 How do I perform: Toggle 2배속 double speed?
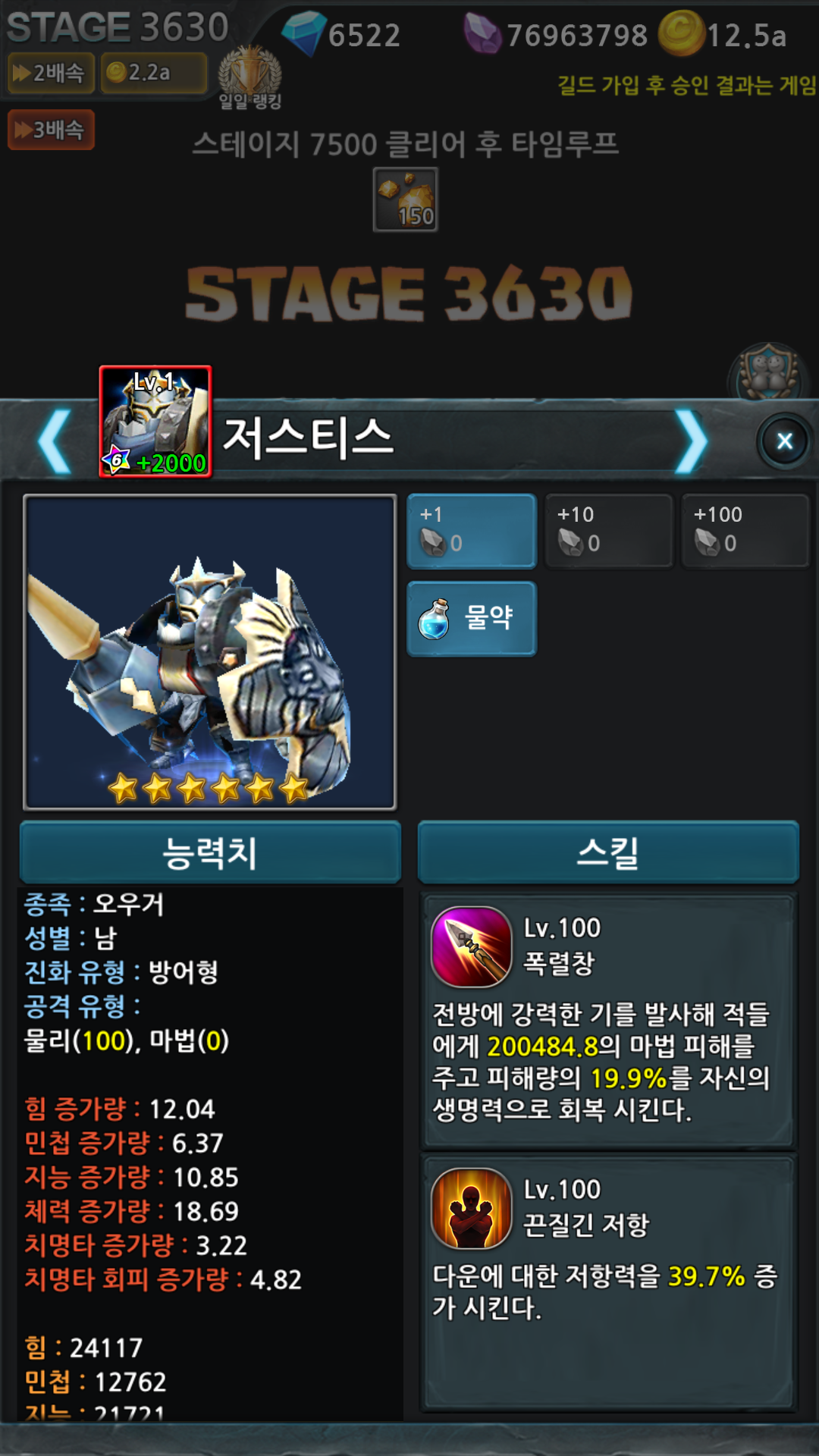49,73
